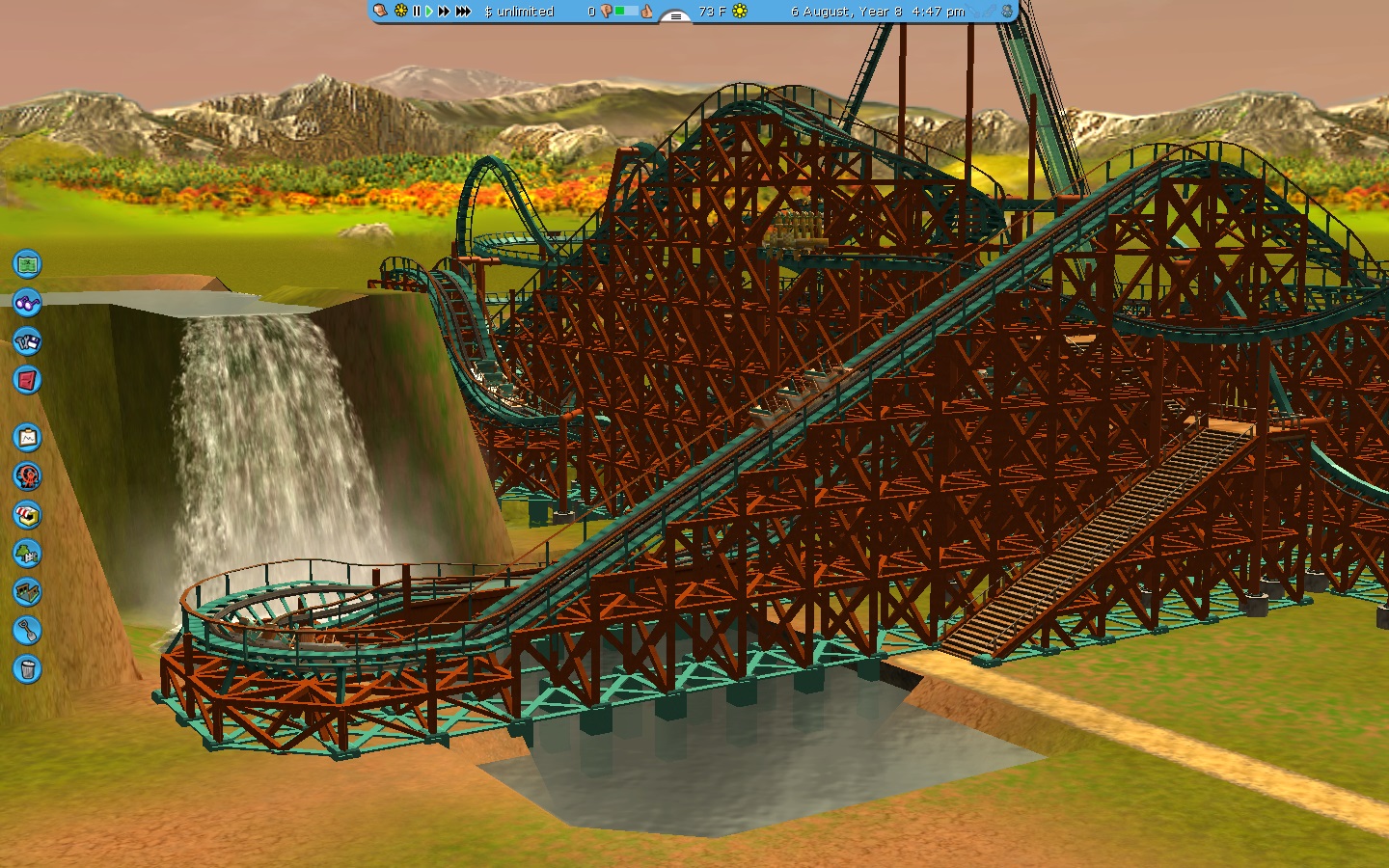Pause the game simulation
Image resolution: width=1389 pixels, height=868 pixels.
(x=417, y=12)
